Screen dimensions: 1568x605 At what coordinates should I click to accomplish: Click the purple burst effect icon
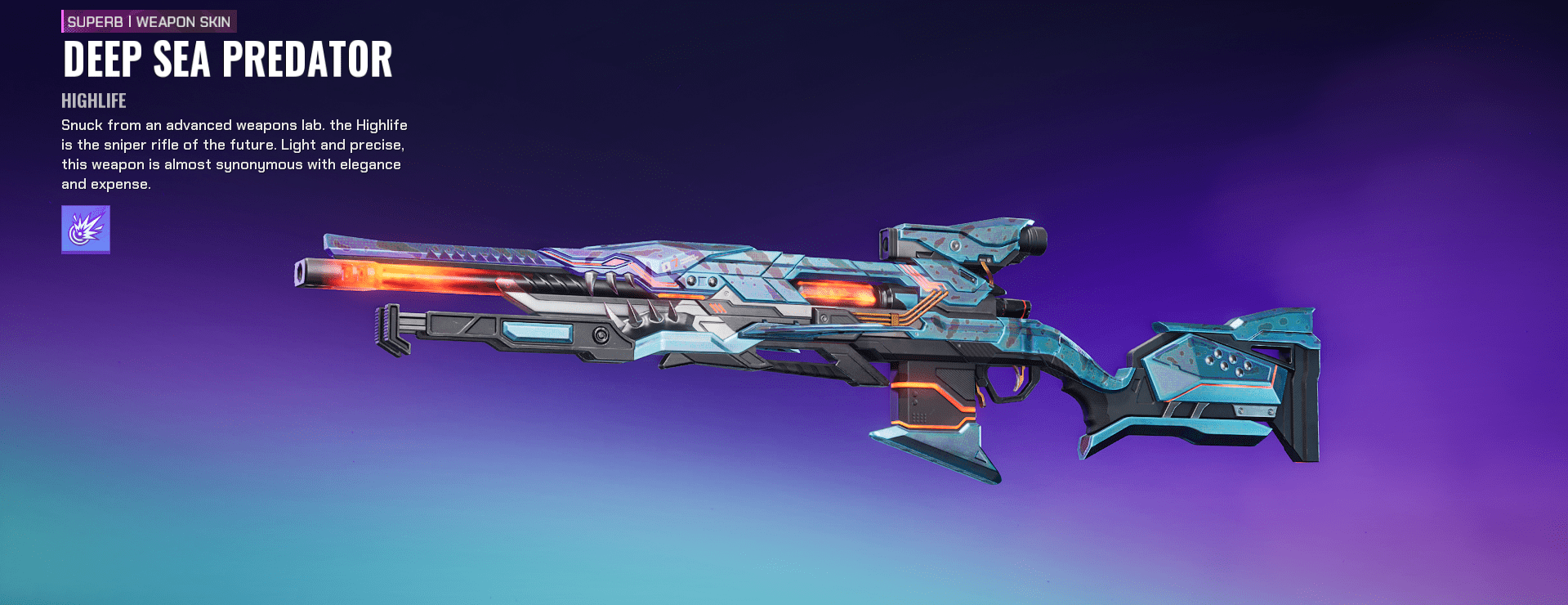tap(86, 230)
